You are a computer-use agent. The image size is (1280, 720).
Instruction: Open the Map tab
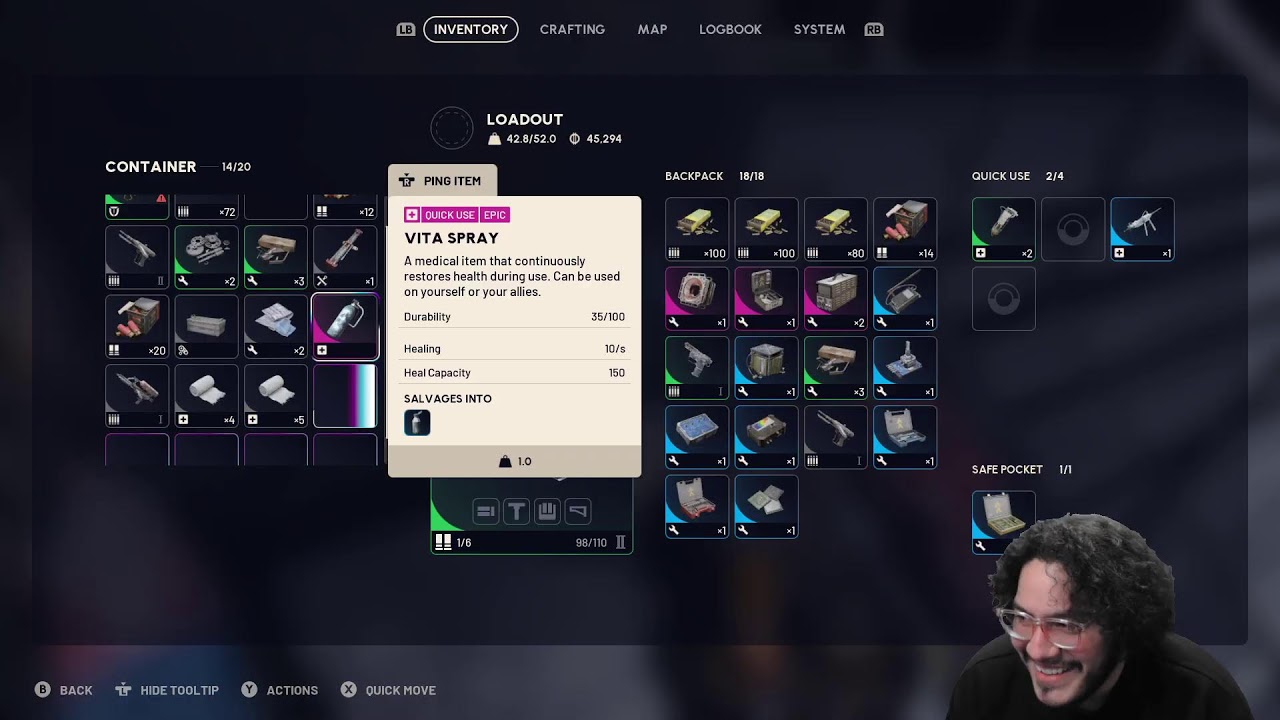point(652,29)
